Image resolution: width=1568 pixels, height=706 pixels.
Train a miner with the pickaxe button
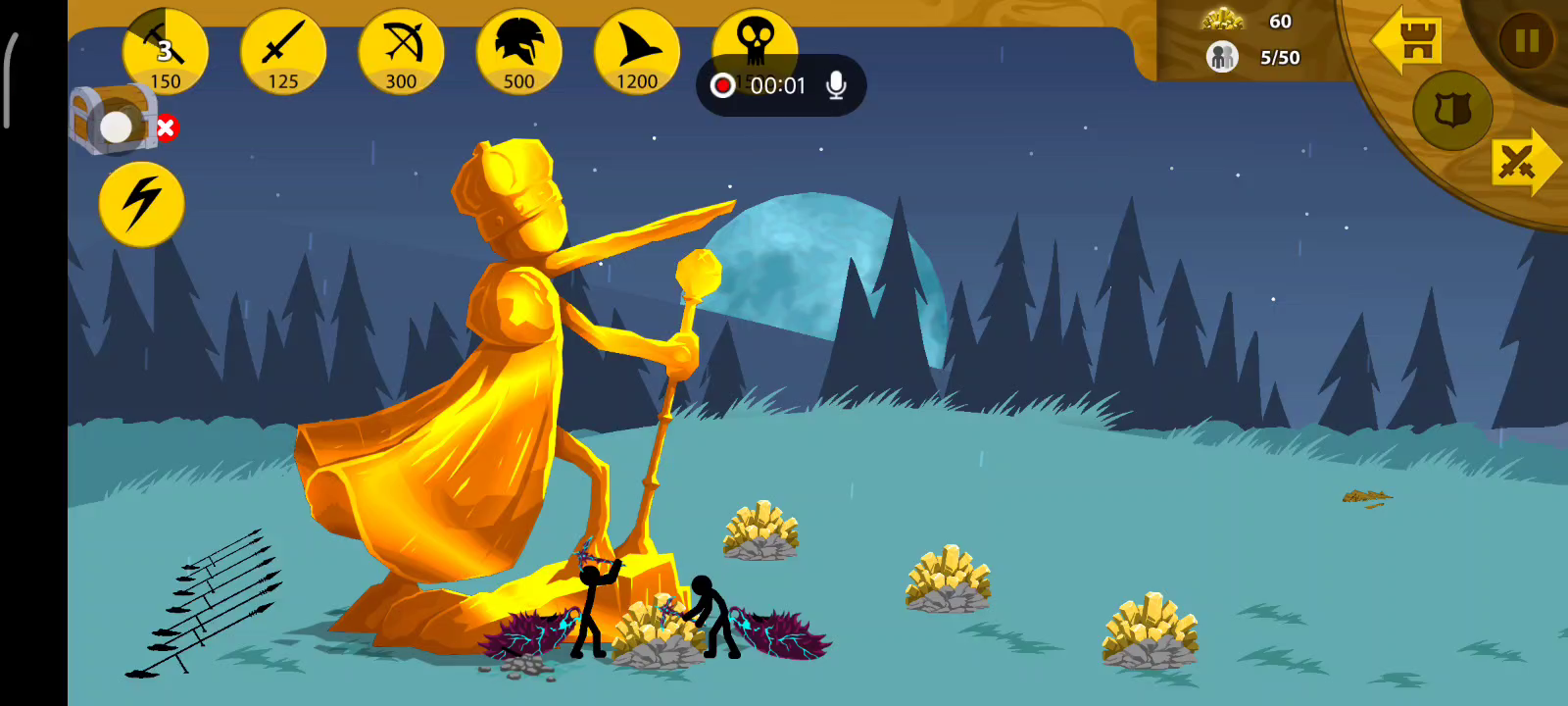[165, 51]
